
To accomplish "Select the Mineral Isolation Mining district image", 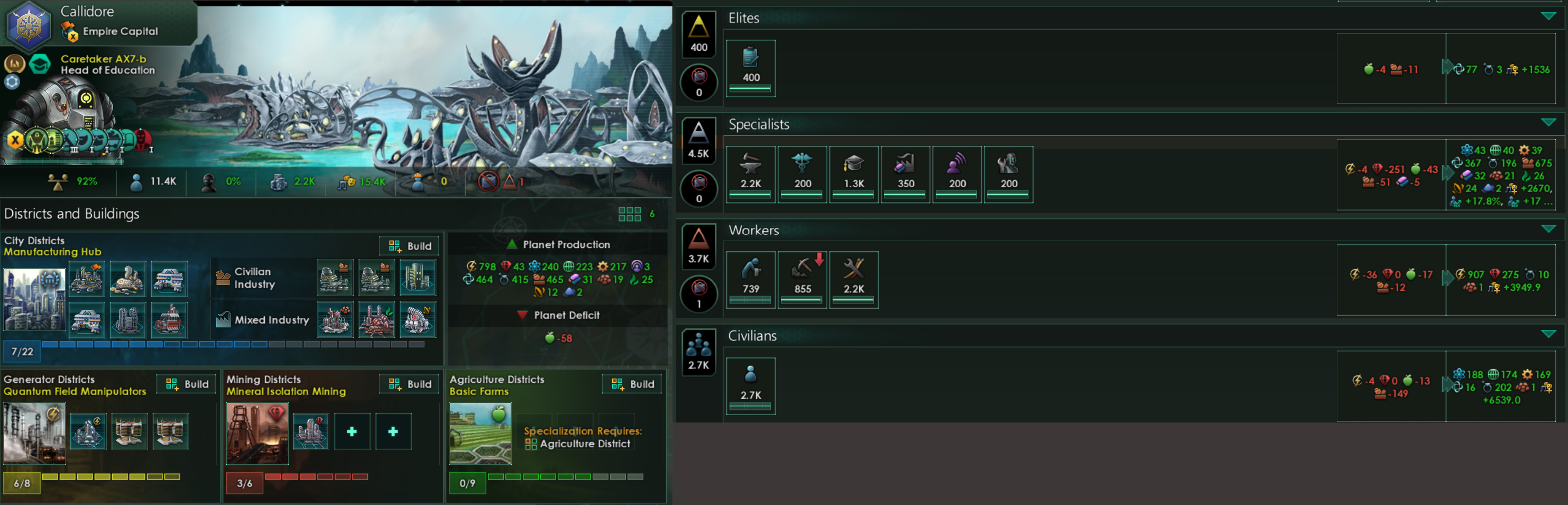I will click(257, 433).
